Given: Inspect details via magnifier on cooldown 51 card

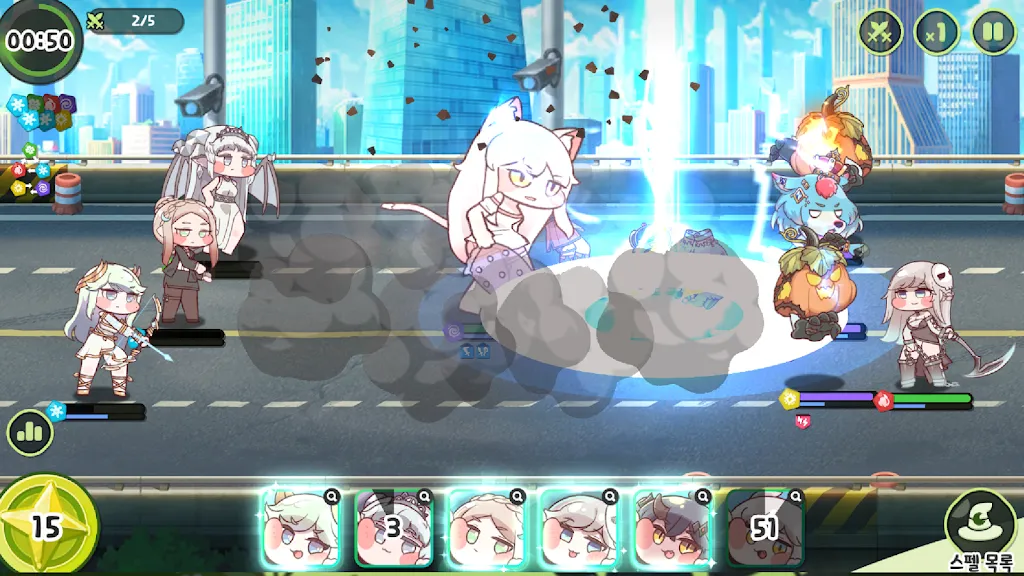Looking at the screenshot, I should coord(794,495).
